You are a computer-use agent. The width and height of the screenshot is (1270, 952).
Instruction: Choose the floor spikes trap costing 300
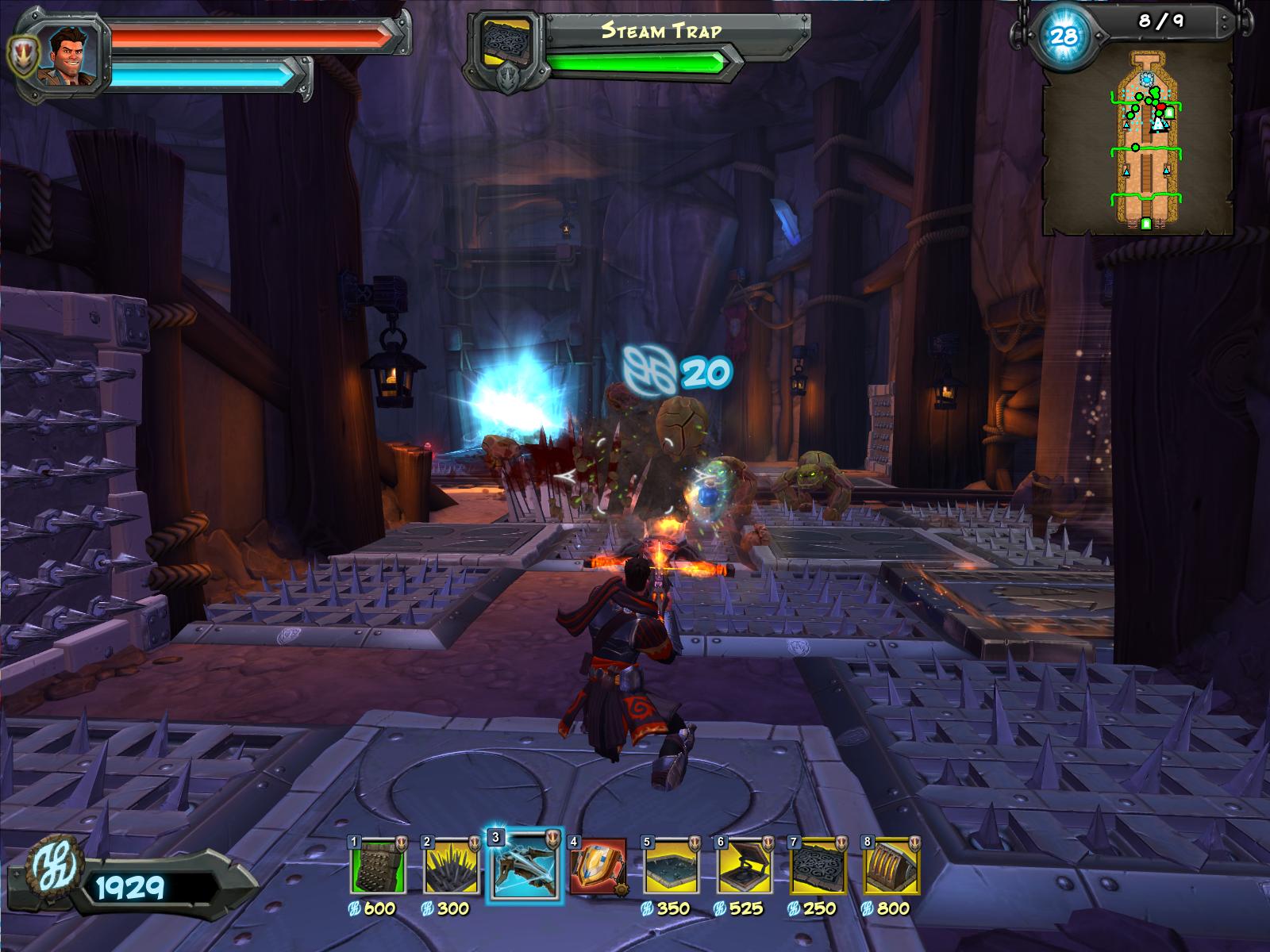click(x=452, y=866)
